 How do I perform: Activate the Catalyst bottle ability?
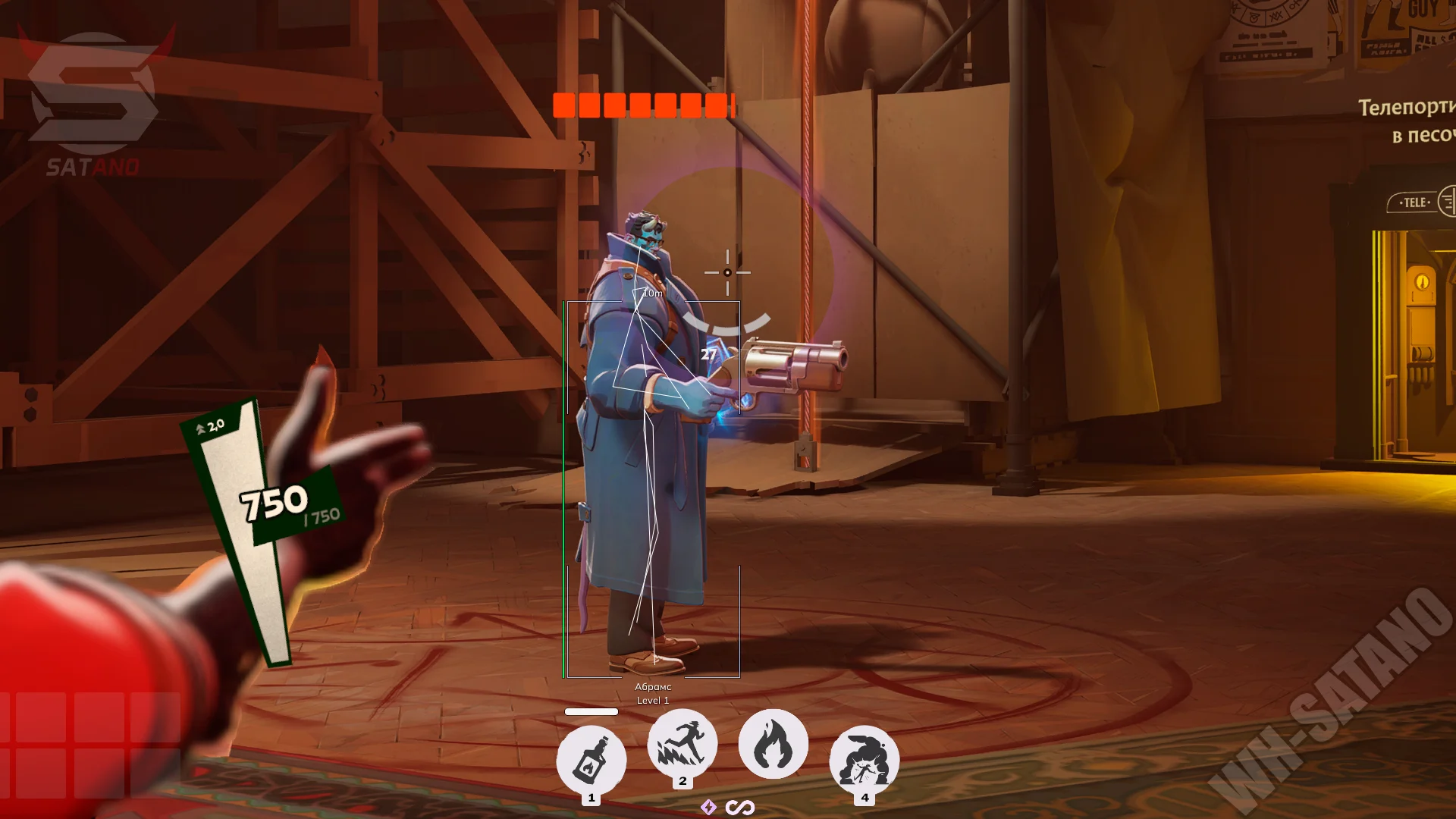[591, 760]
